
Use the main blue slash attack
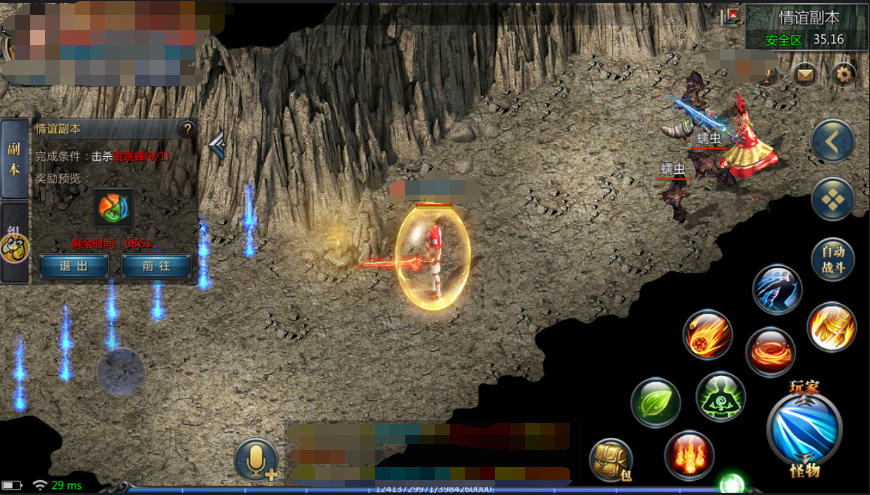(x=804, y=429)
